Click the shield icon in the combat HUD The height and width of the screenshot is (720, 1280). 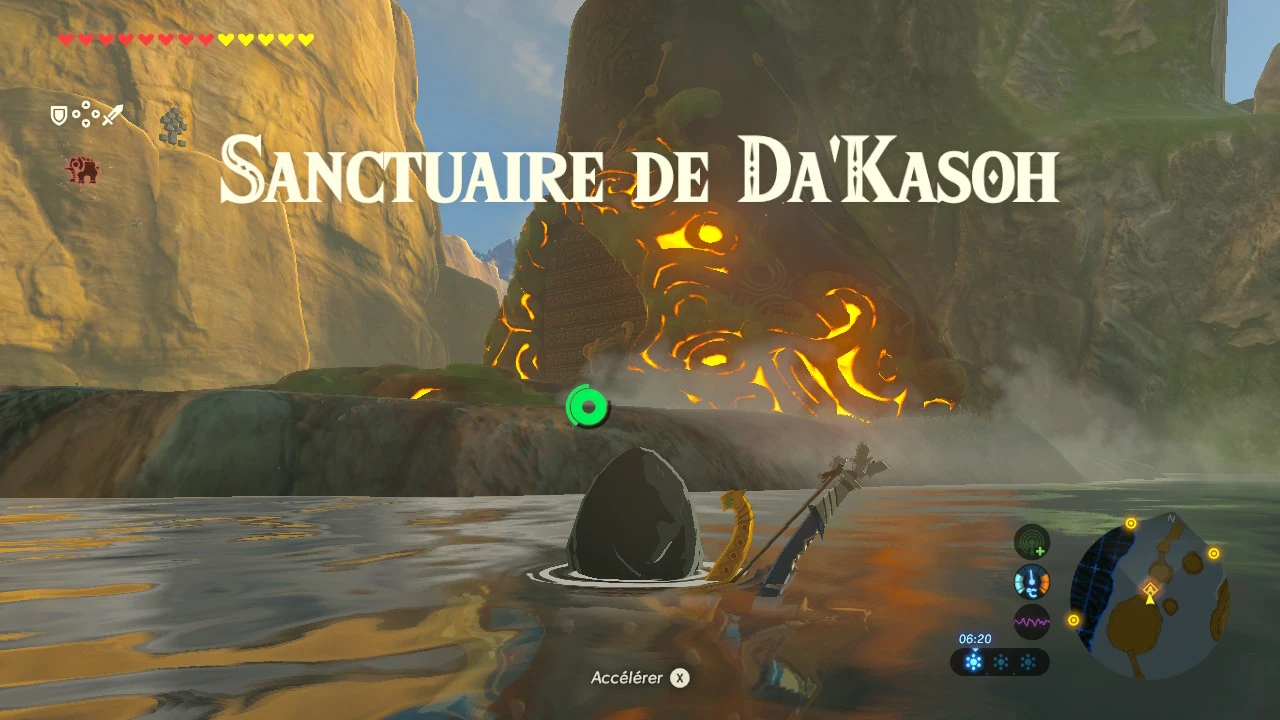tap(59, 115)
